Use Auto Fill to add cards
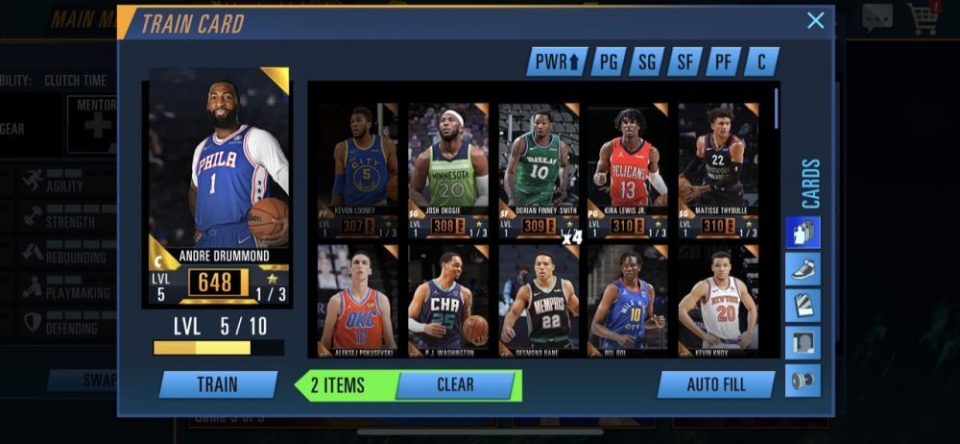The width and height of the screenshot is (960, 444). pos(716,385)
